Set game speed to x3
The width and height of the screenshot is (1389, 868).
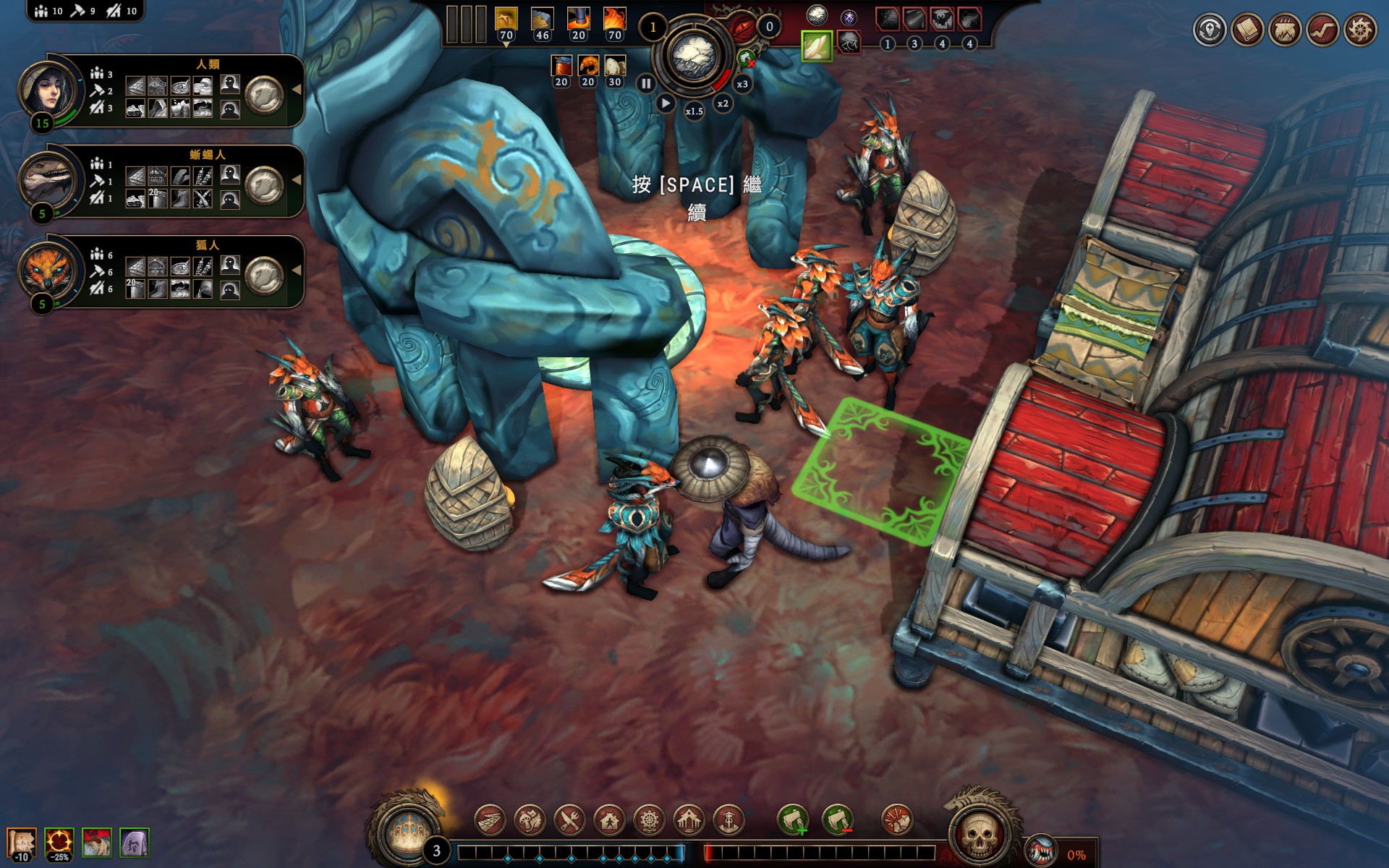(742, 84)
